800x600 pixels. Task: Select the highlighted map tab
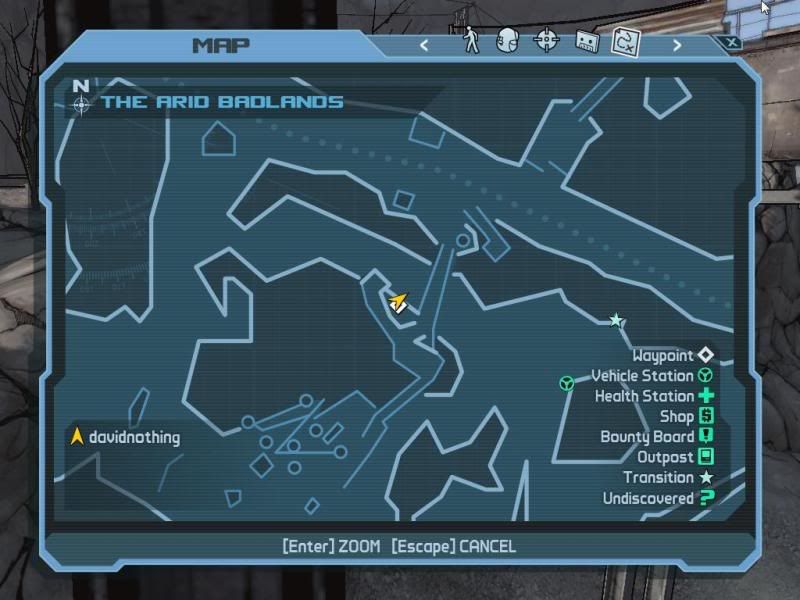626,41
